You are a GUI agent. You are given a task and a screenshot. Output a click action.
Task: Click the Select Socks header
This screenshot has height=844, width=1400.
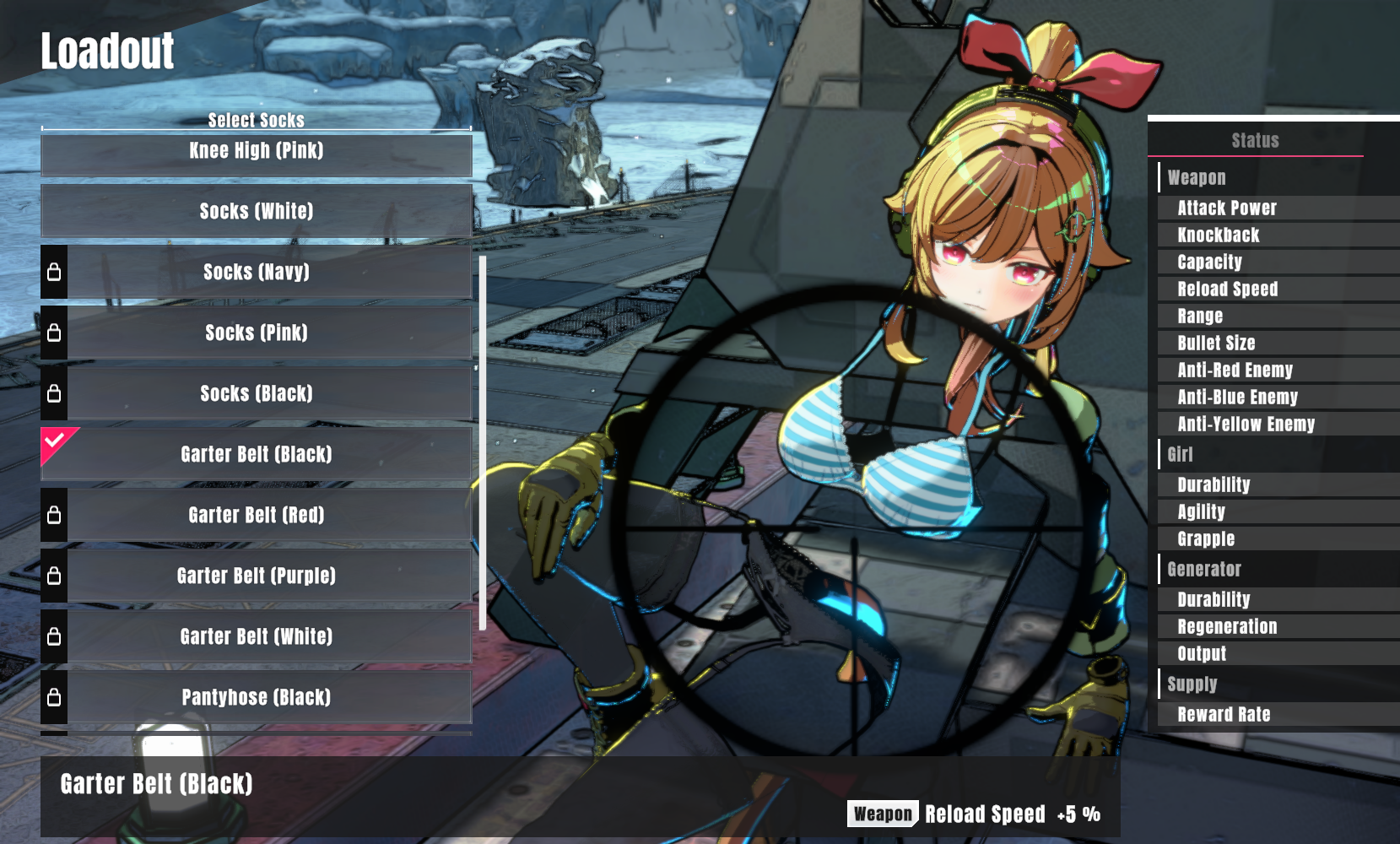pyautogui.click(x=256, y=120)
